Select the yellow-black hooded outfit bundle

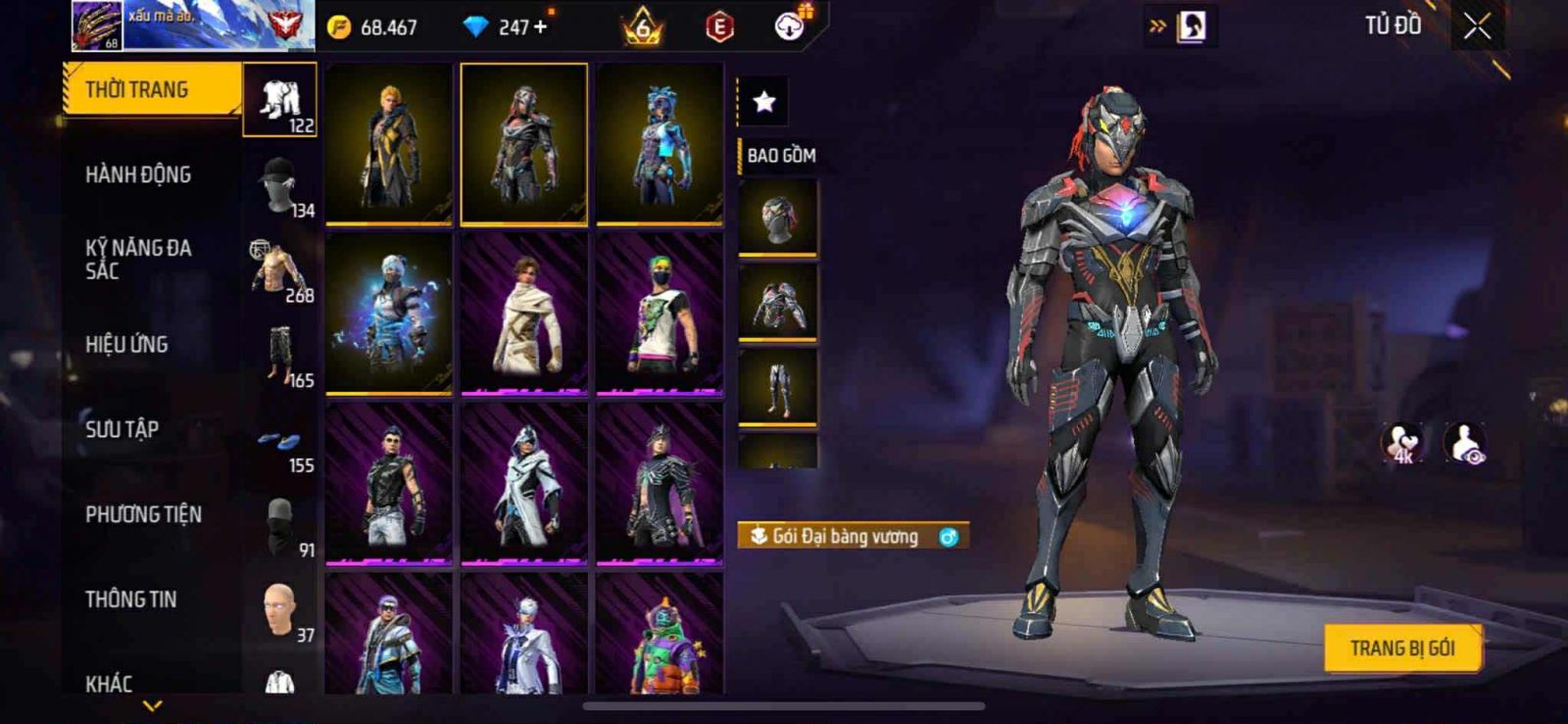click(x=389, y=143)
